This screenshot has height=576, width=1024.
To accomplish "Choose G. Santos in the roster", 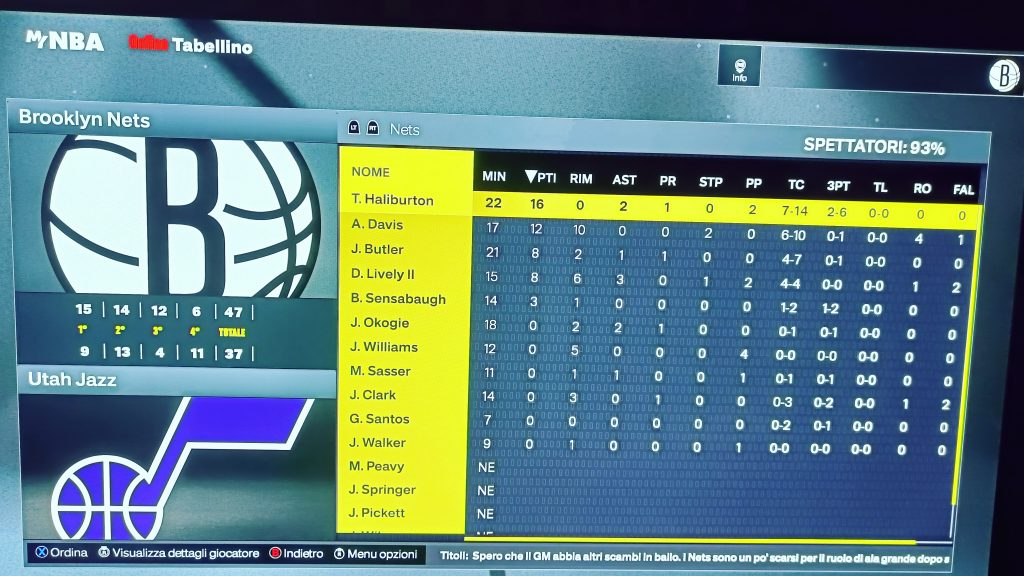I will [379, 419].
